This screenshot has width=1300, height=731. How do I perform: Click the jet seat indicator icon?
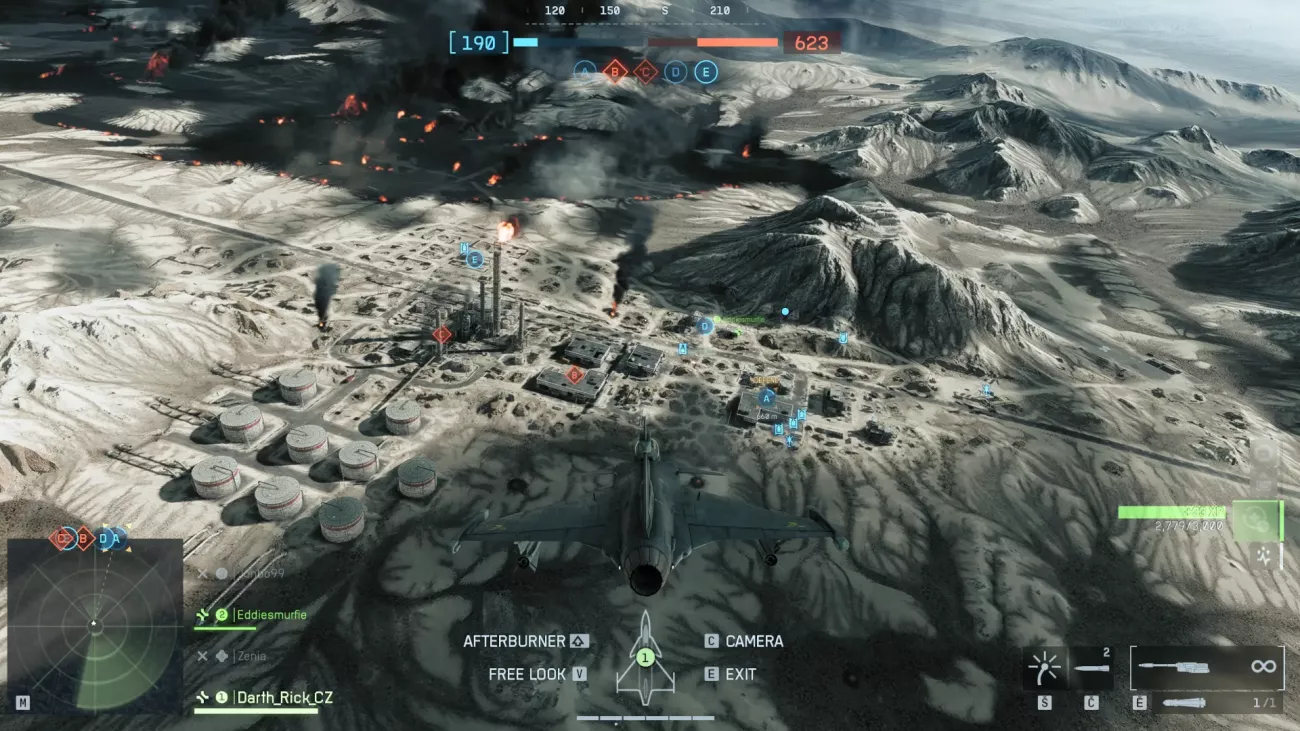tap(645, 656)
